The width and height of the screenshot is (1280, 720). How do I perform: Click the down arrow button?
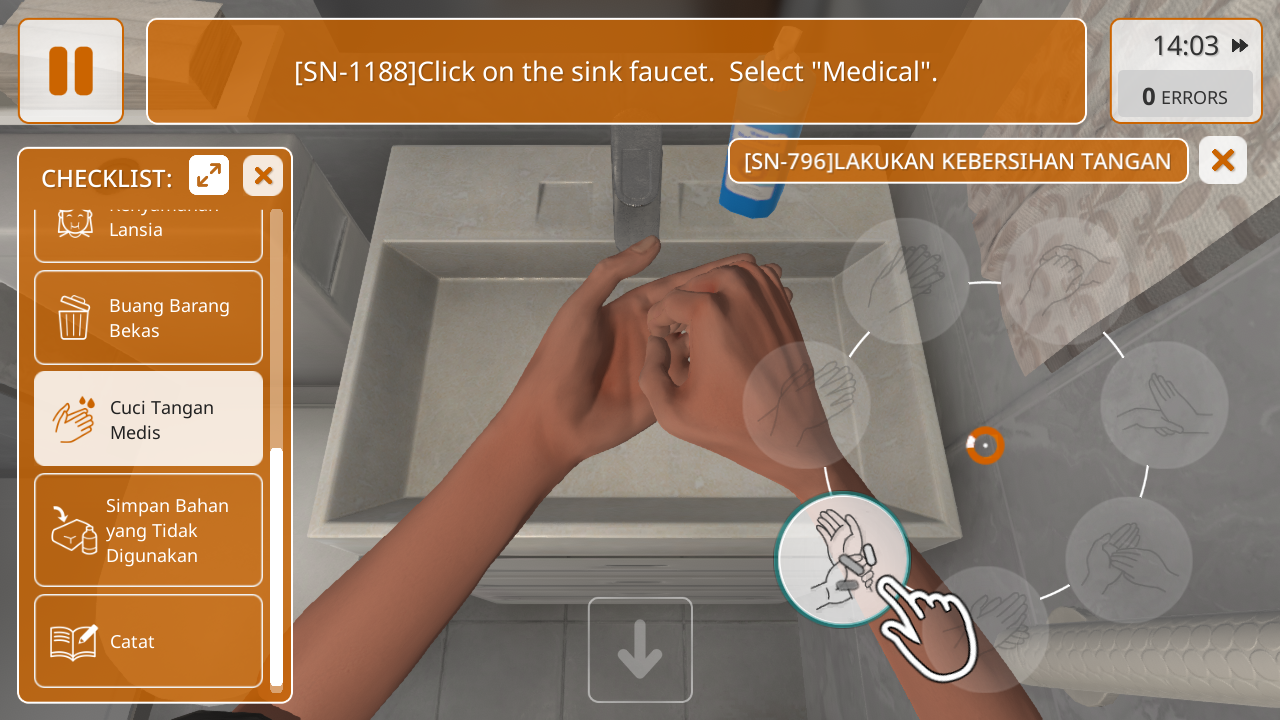640,650
